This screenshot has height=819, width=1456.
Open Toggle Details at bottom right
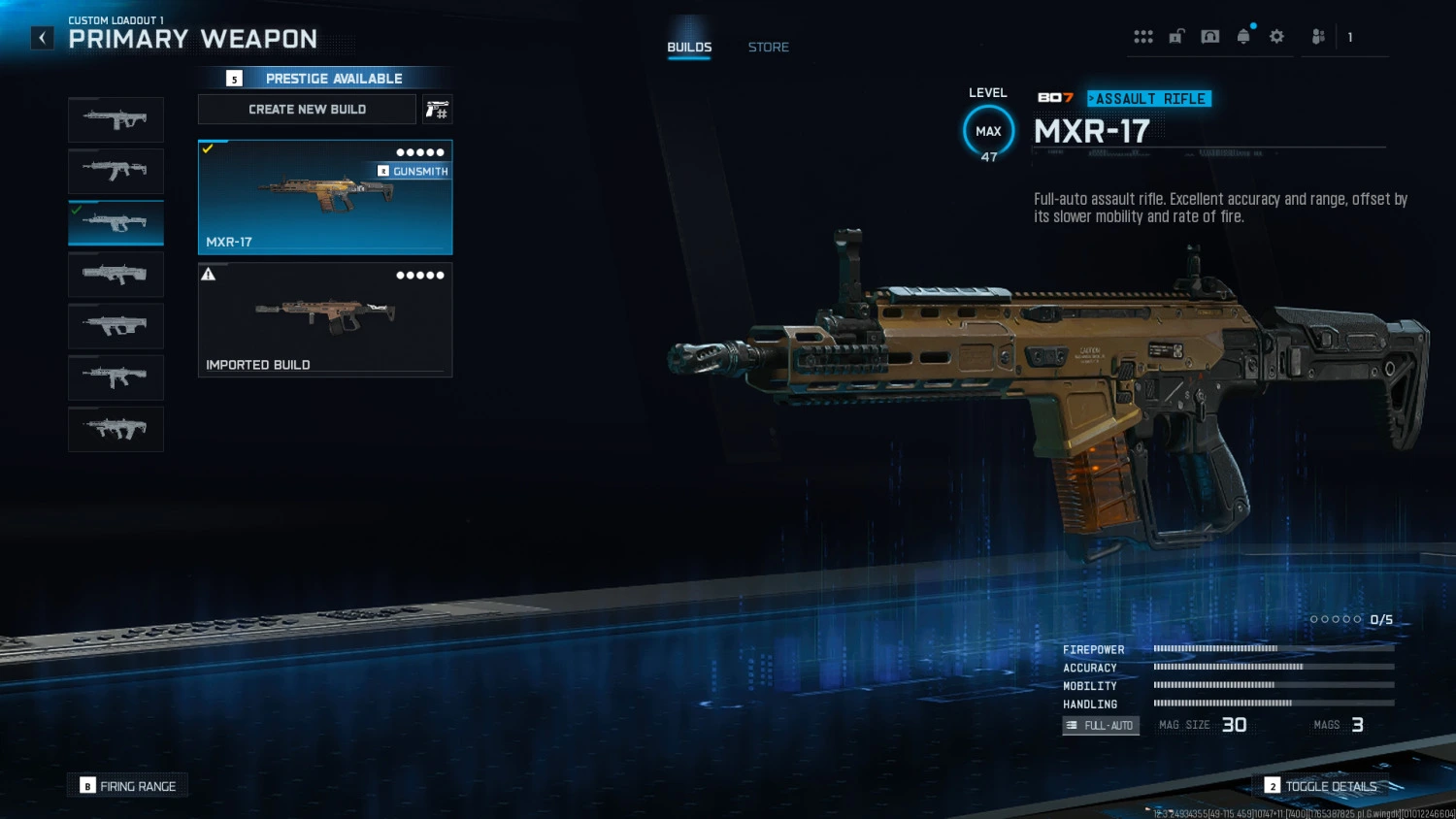pyautogui.click(x=1322, y=786)
